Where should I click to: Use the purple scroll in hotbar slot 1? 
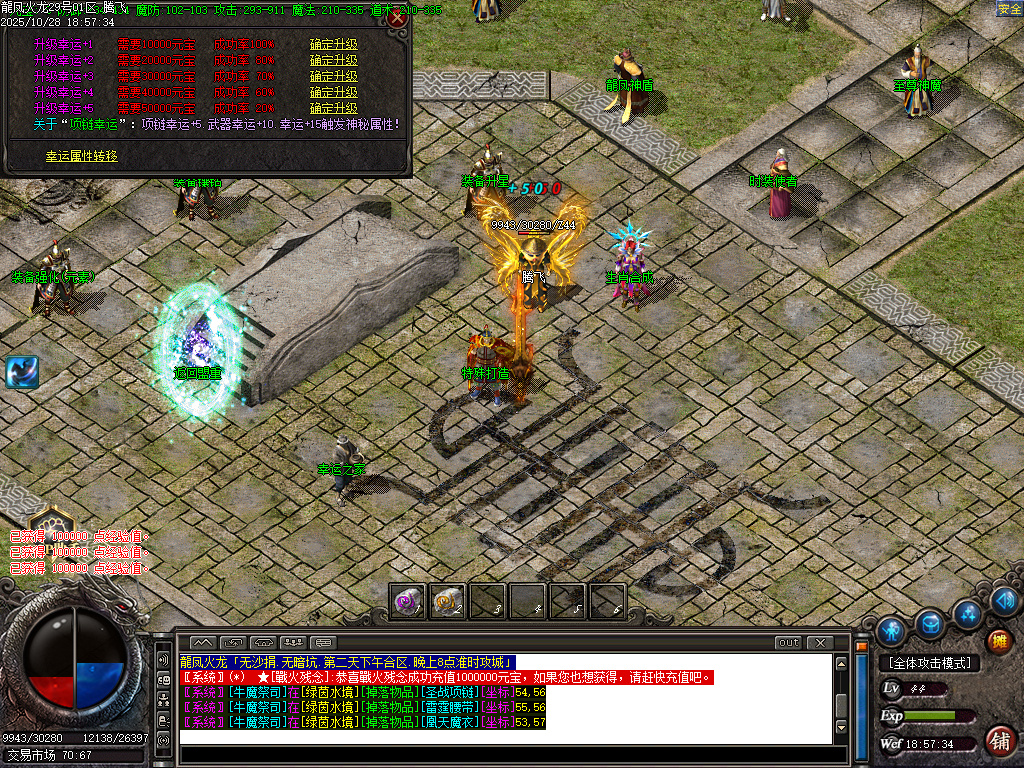pyautogui.click(x=408, y=601)
